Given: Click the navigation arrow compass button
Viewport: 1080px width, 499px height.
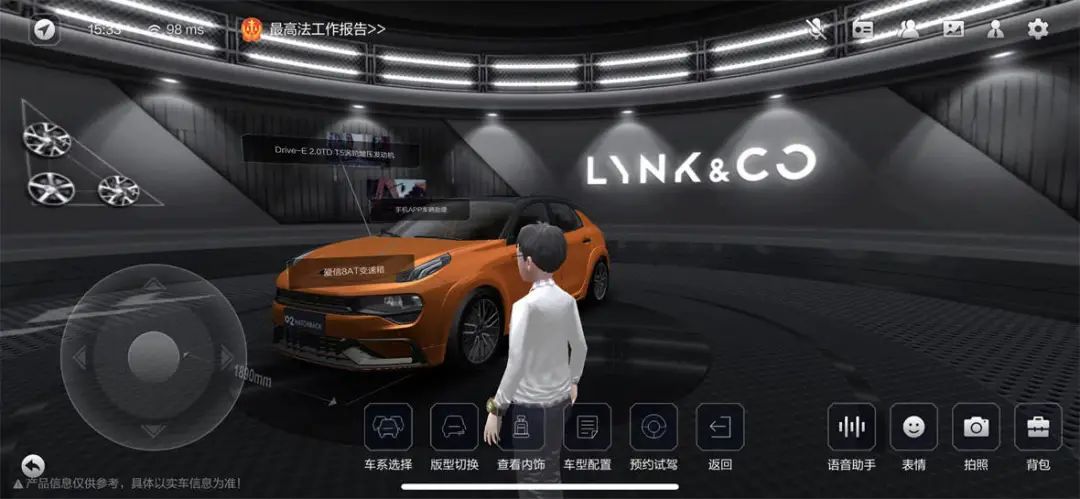Looking at the screenshot, I should click(44, 30).
